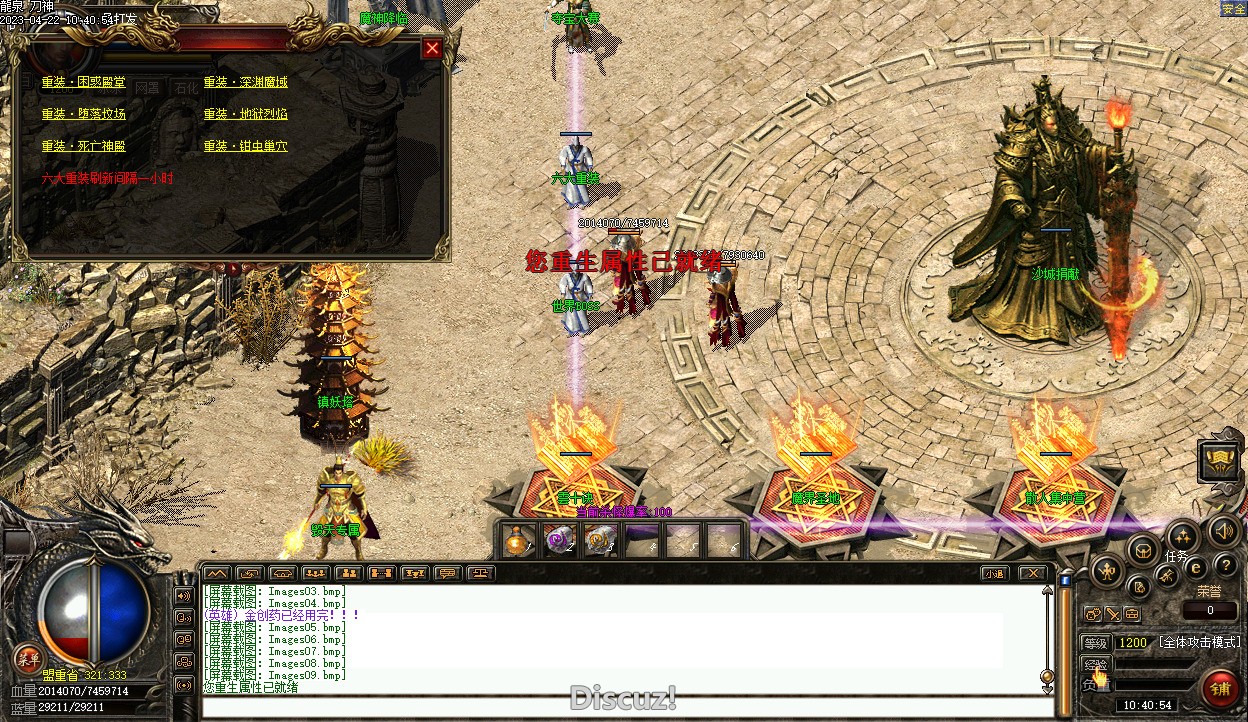
Task: Activate the purple swirl scroll in slot 2
Action: 558,541
